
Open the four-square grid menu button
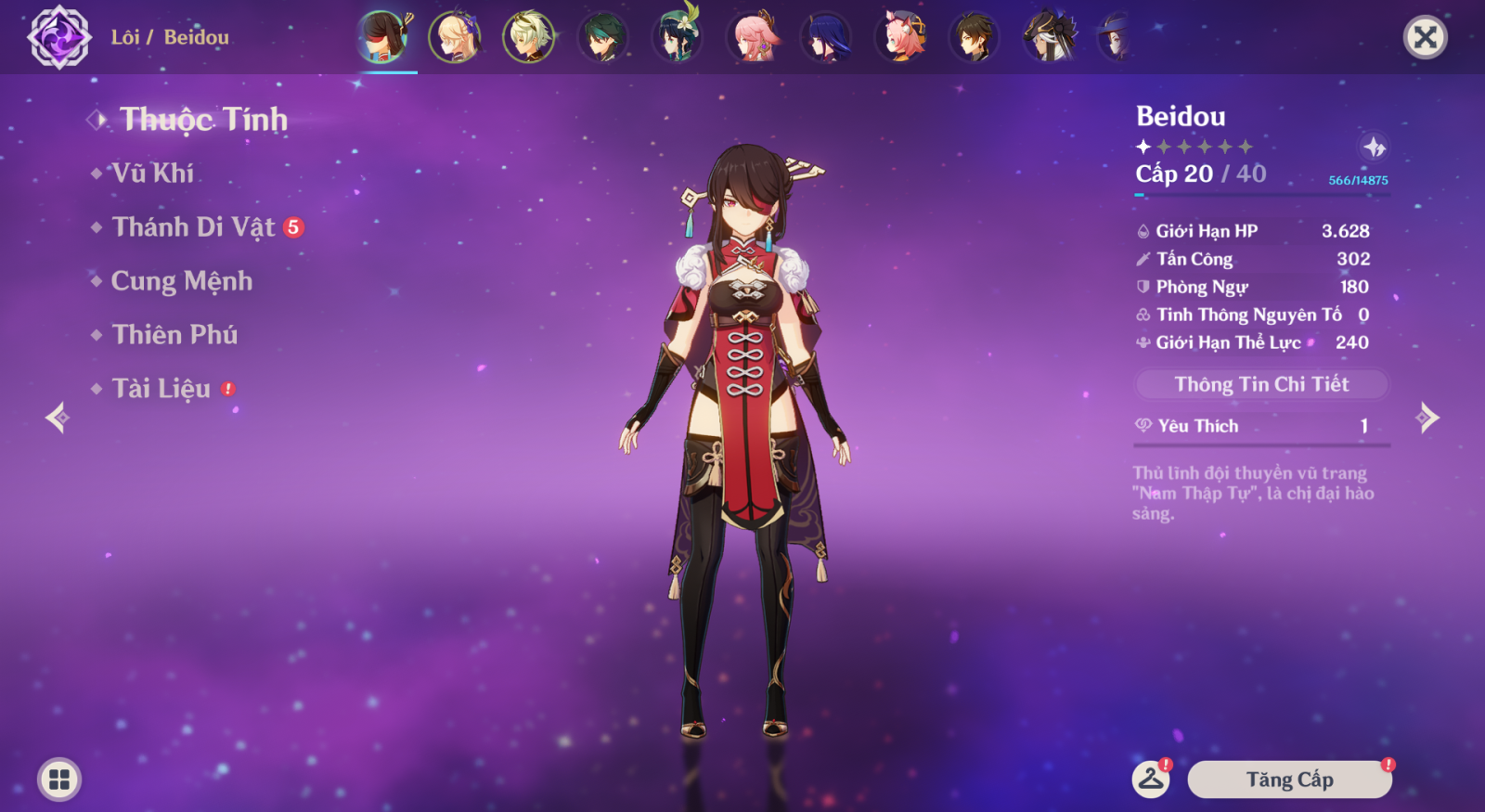click(59, 780)
